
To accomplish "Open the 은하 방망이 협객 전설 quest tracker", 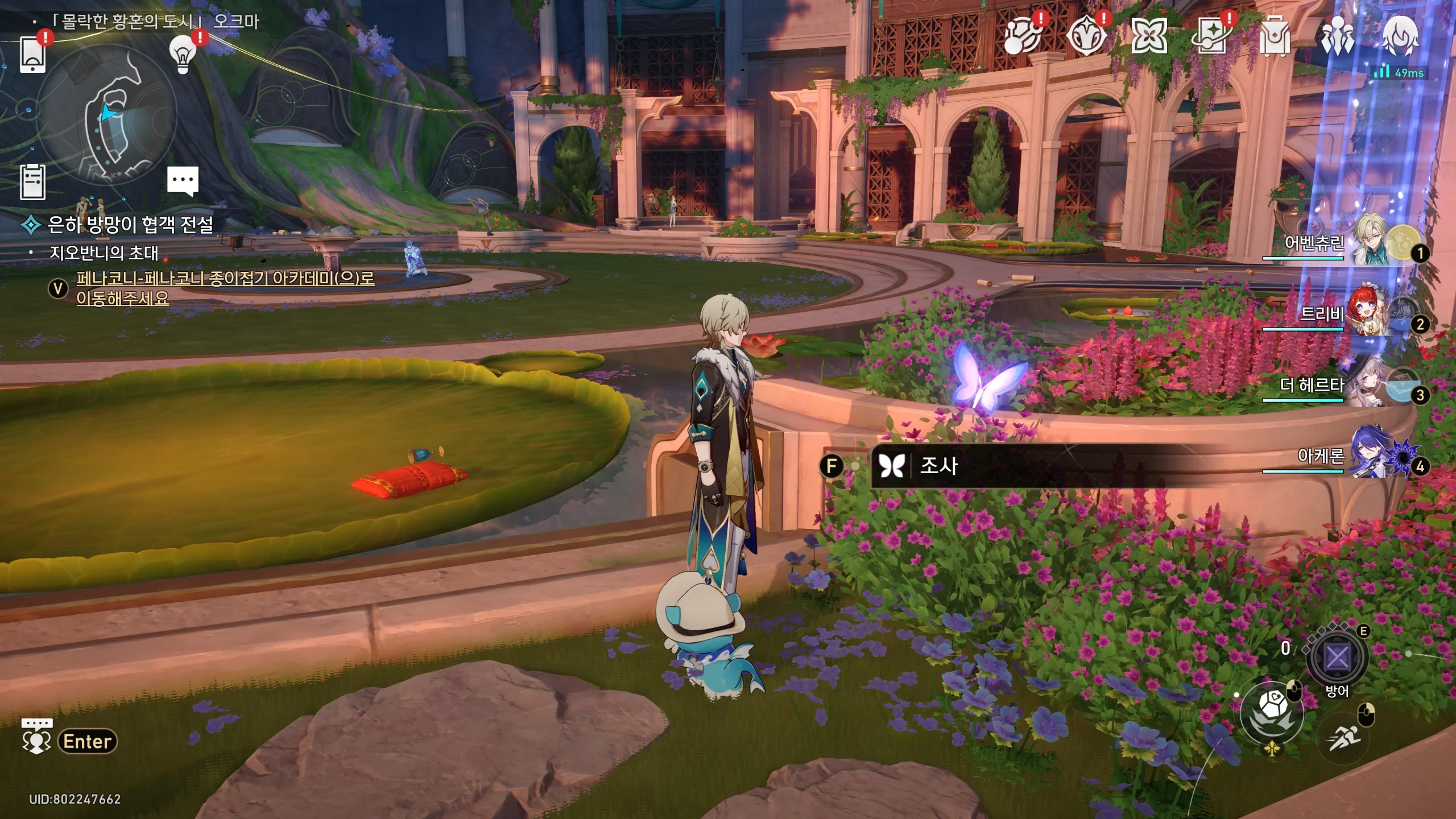I will (x=130, y=225).
